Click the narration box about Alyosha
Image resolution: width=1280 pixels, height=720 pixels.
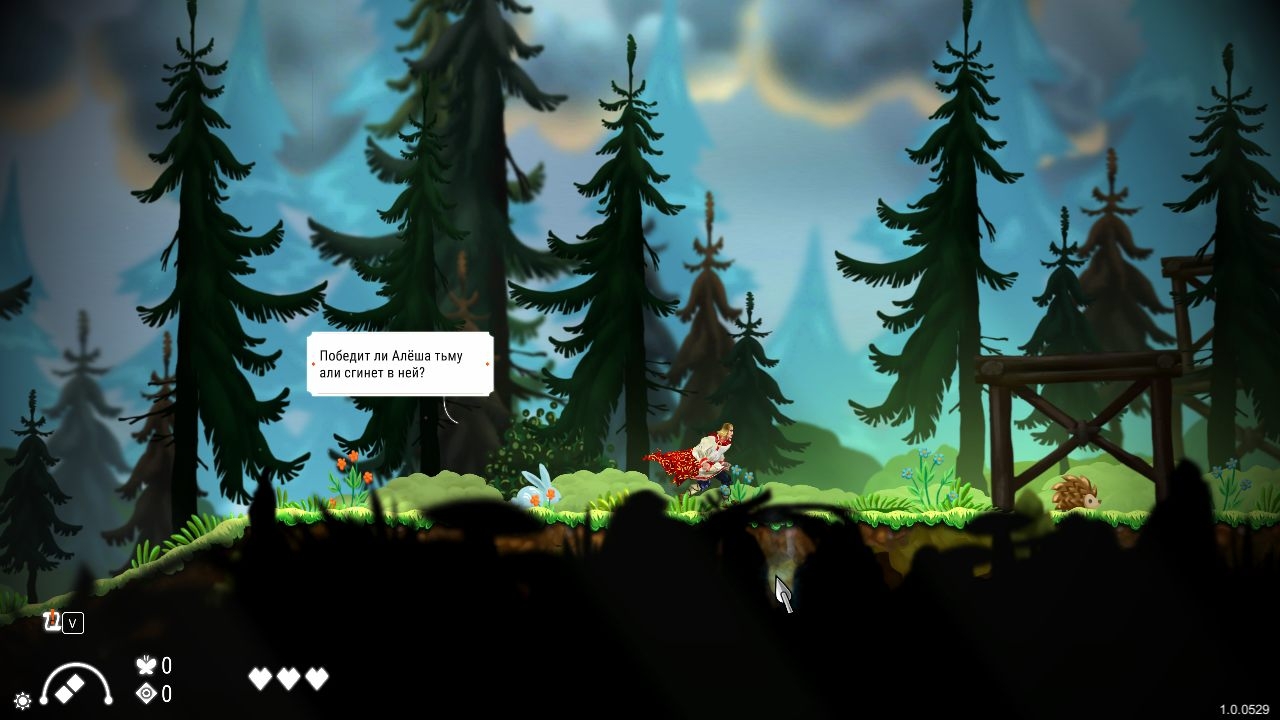[x=400, y=364]
